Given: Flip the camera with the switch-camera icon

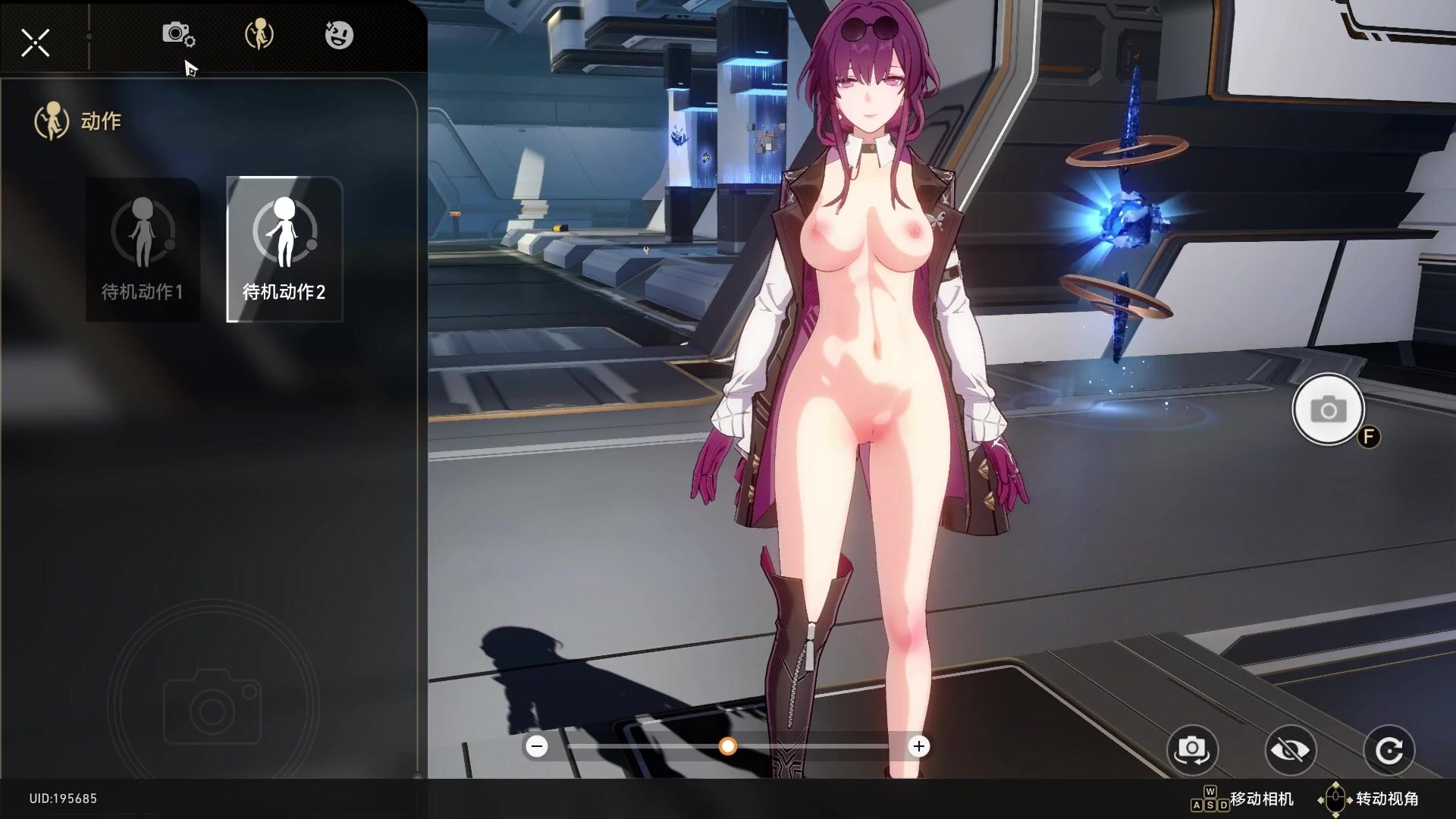Looking at the screenshot, I should pos(1192,750).
